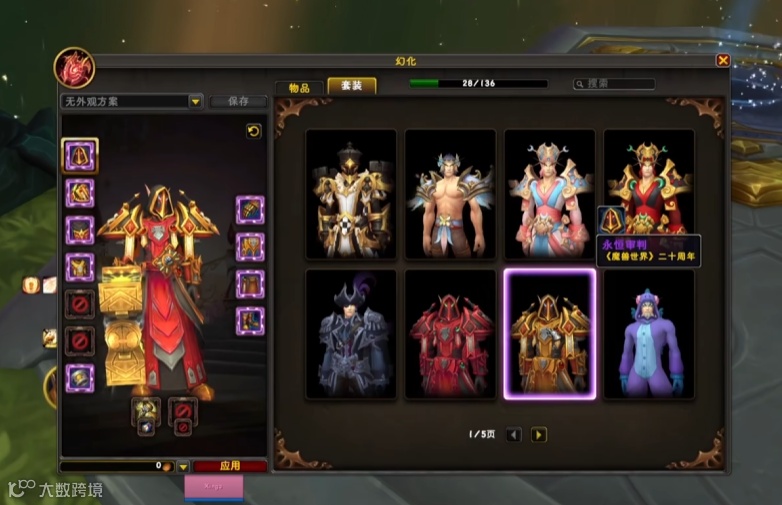Screen dimensions: 782x505
Task: Switch to the 物品 items tab
Action: 299,87
